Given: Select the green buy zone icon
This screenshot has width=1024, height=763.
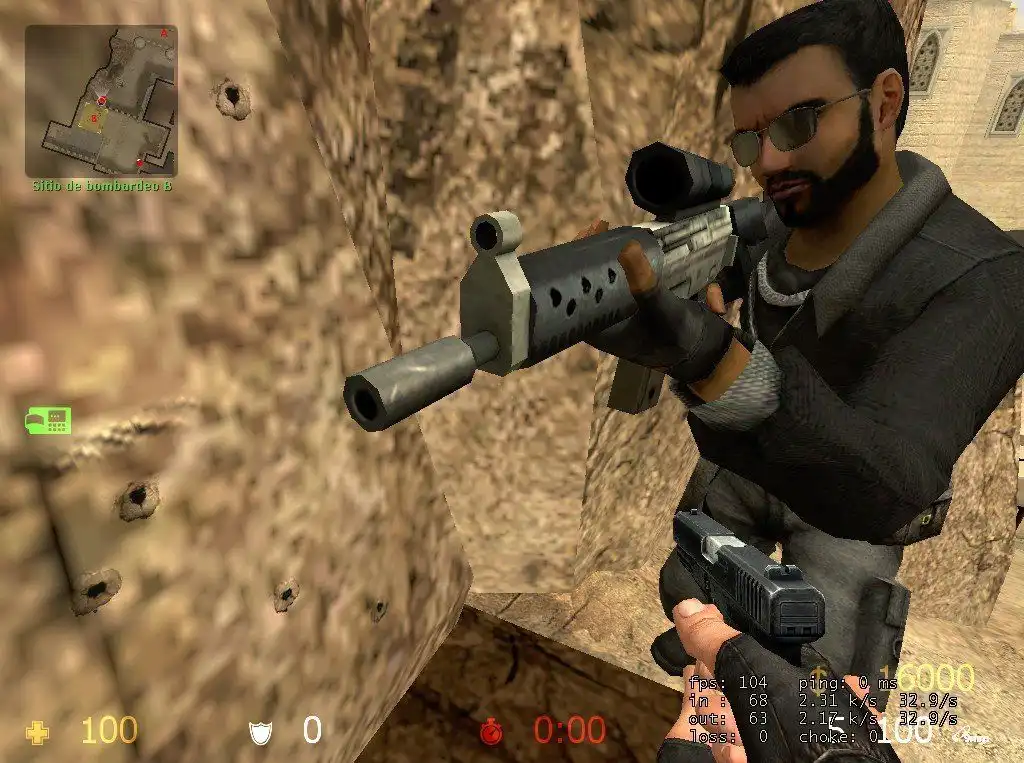Looking at the screenshot, I should point(48,421).
